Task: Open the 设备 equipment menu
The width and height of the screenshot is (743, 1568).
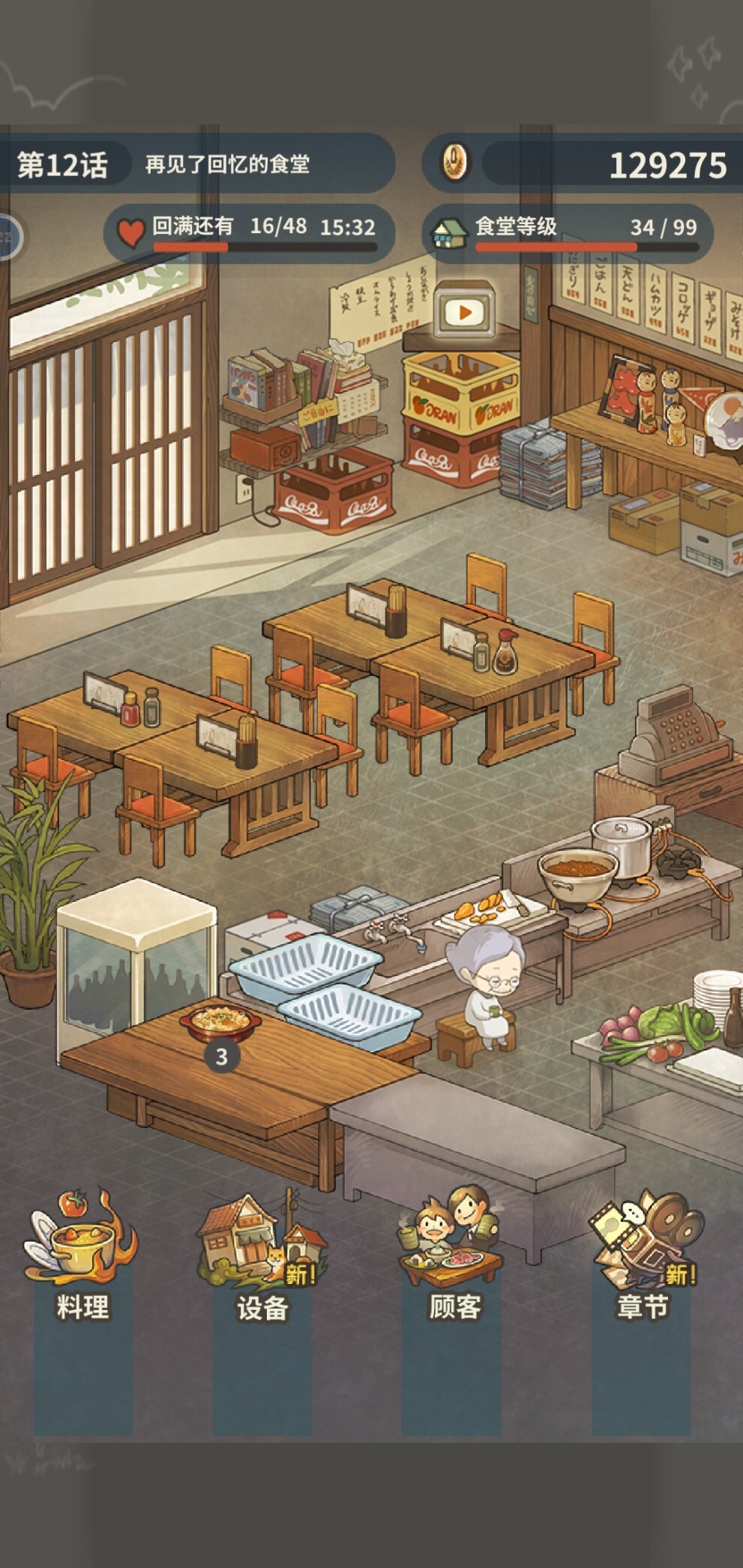Action: click(x=262, y=1258)
